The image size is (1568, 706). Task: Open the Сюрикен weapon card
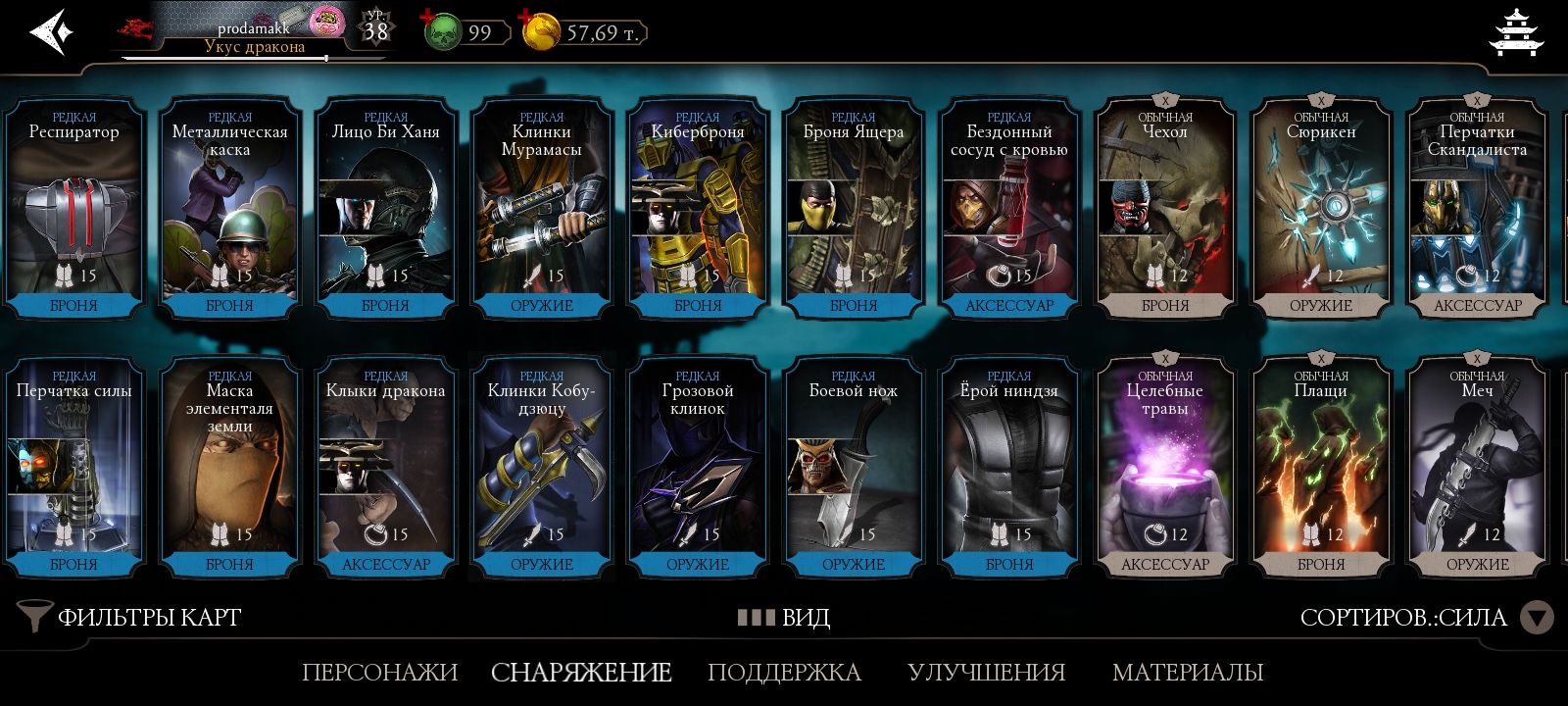tap(1321, 208)
